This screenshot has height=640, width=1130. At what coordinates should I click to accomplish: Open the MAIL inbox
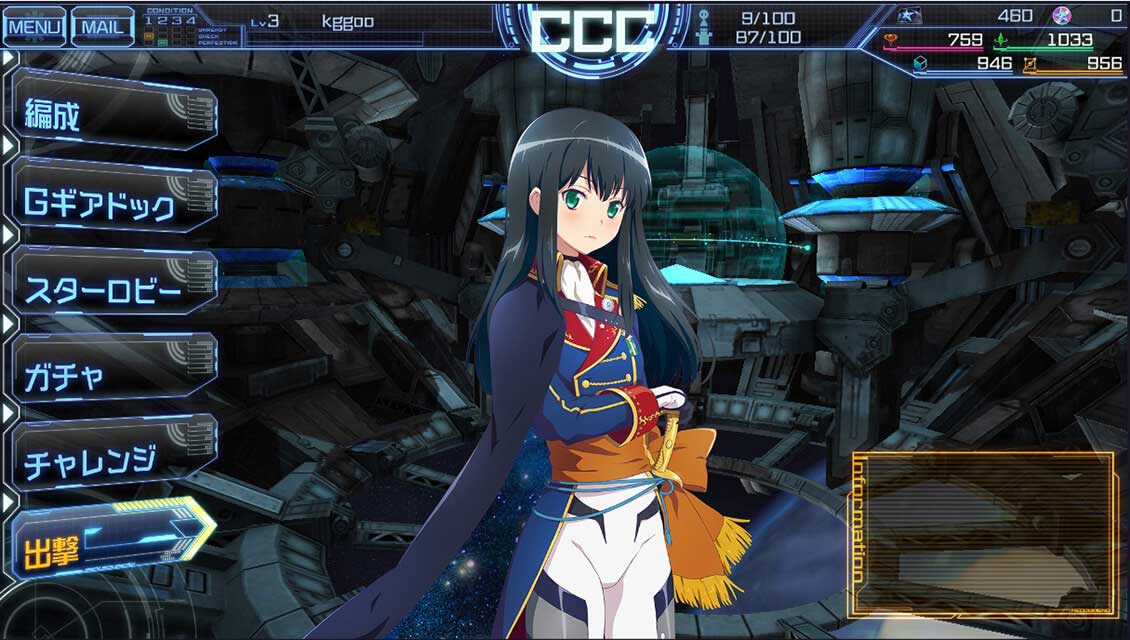coord(104,26)
